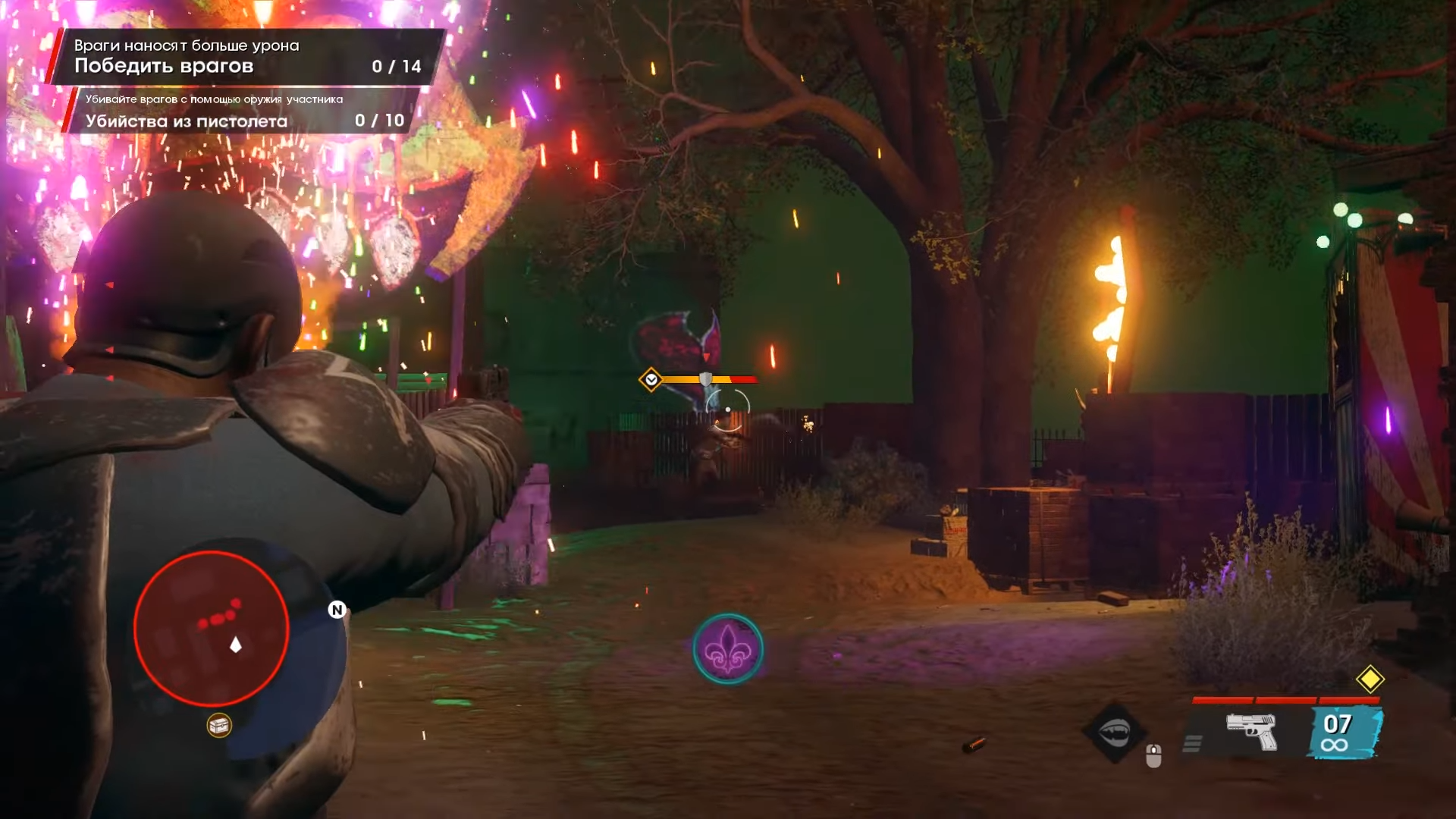The height and width of the screenshot is (819, 1456).
Task: Activate the fanged mouth takedown icon
Action: pyautogui.click(x=1114, y=732)
